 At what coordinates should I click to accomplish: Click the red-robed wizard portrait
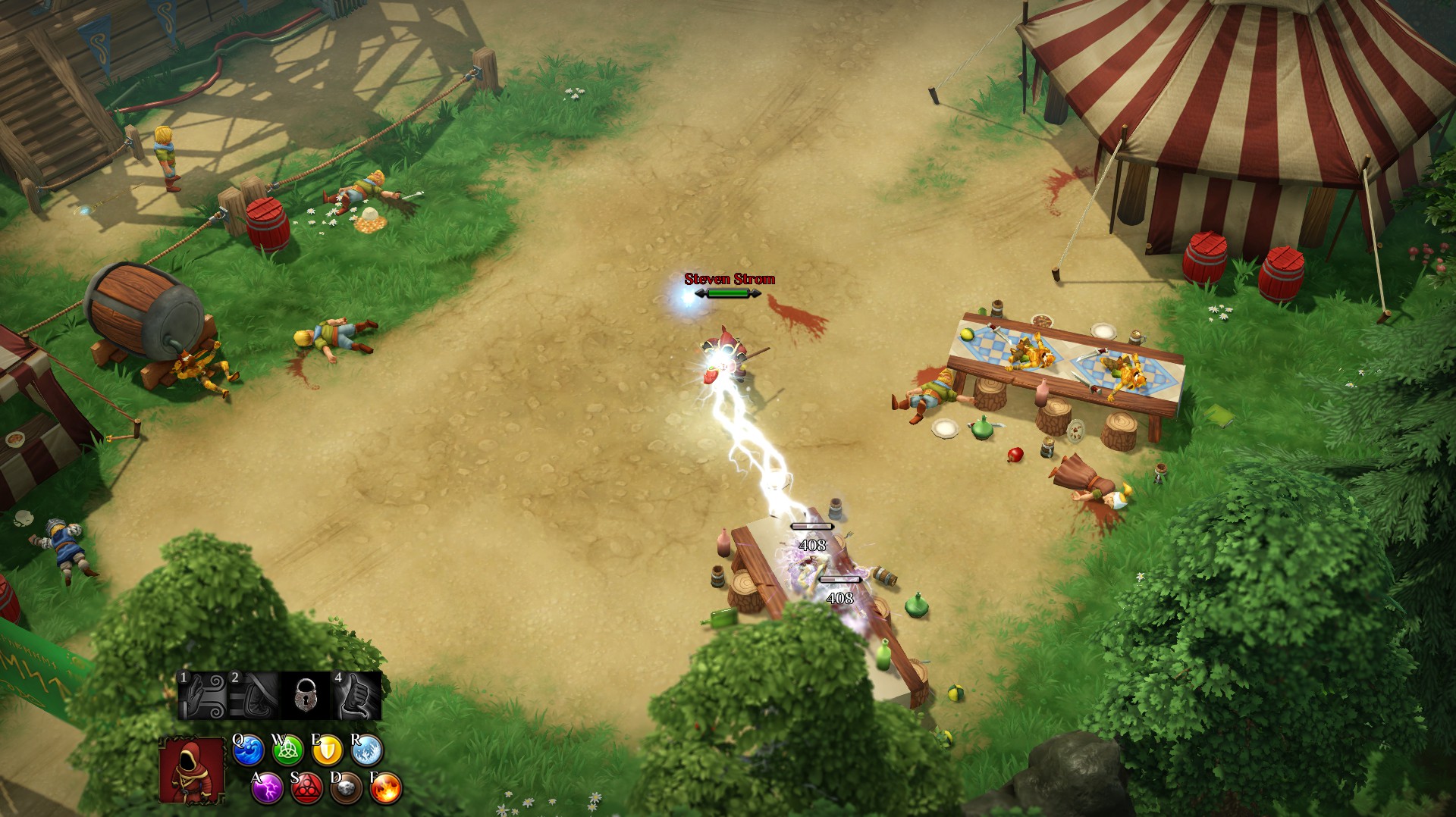193,771
